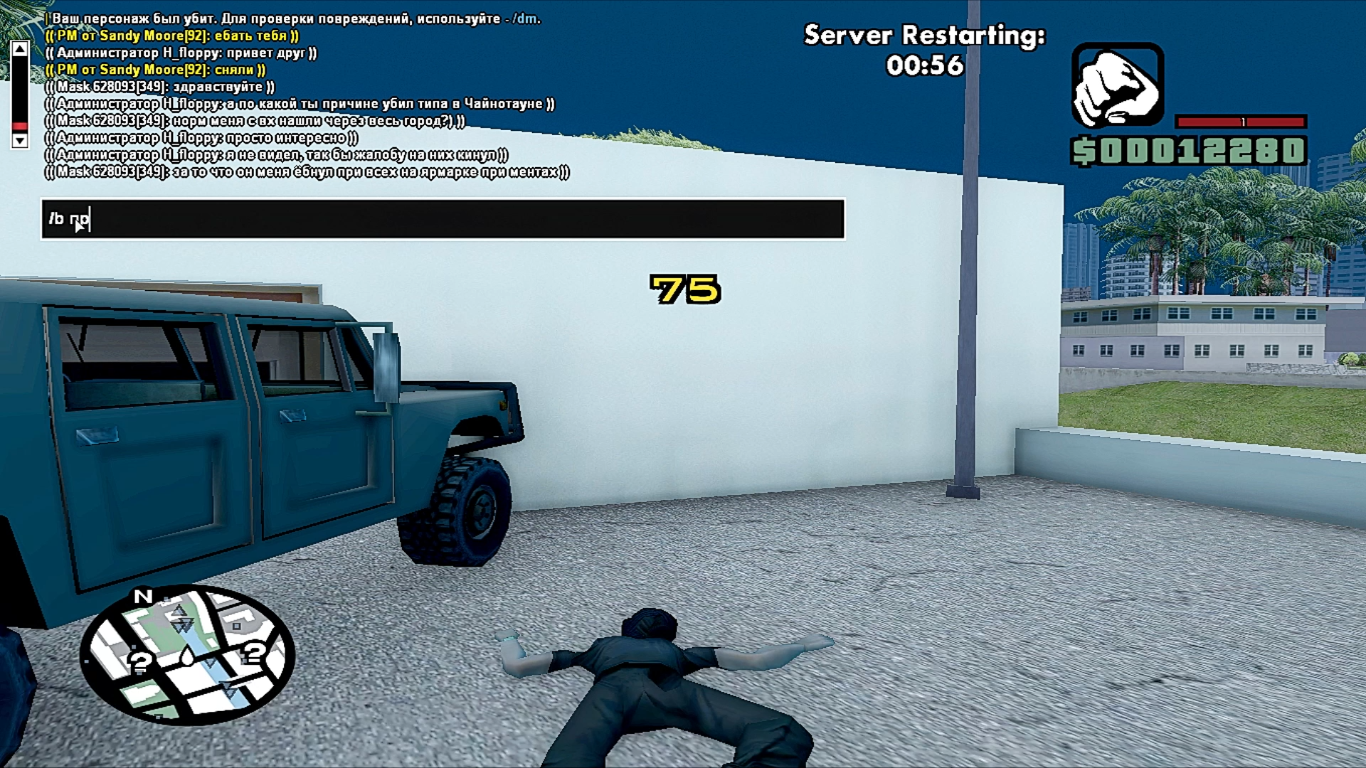This screenshot has height=768, width=1366.
Task: Click the chat scrollbar's up arrow
Action: pyautogui.click(x=19, y=48)
